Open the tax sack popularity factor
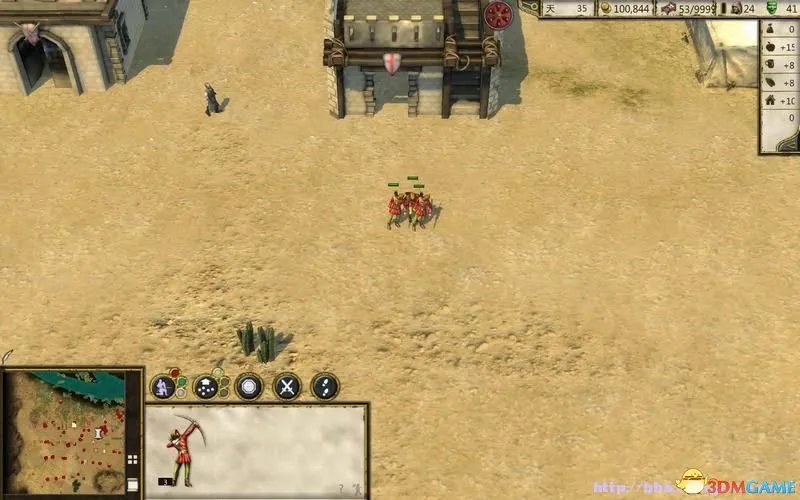800x500 pixels. point(770,30)
